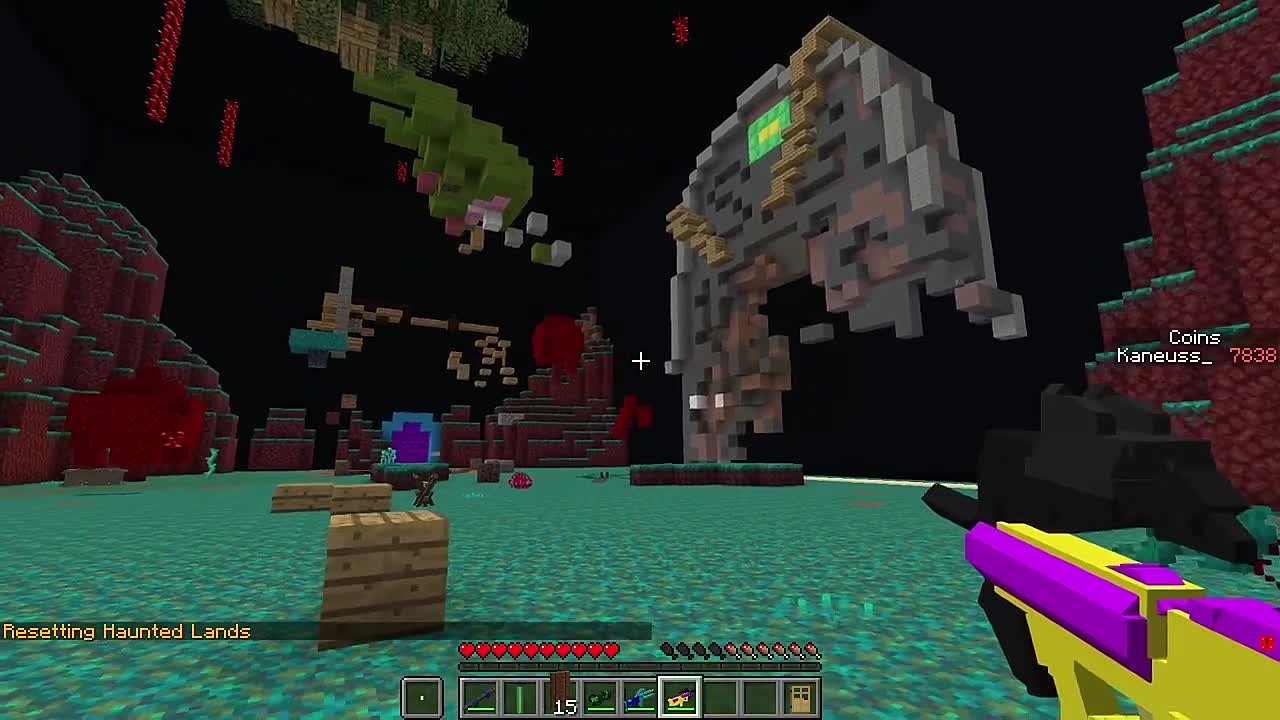This screenshot has height=720, width=1280.
Task: Click the offhand slot with white dot
Action: (422, 697)
